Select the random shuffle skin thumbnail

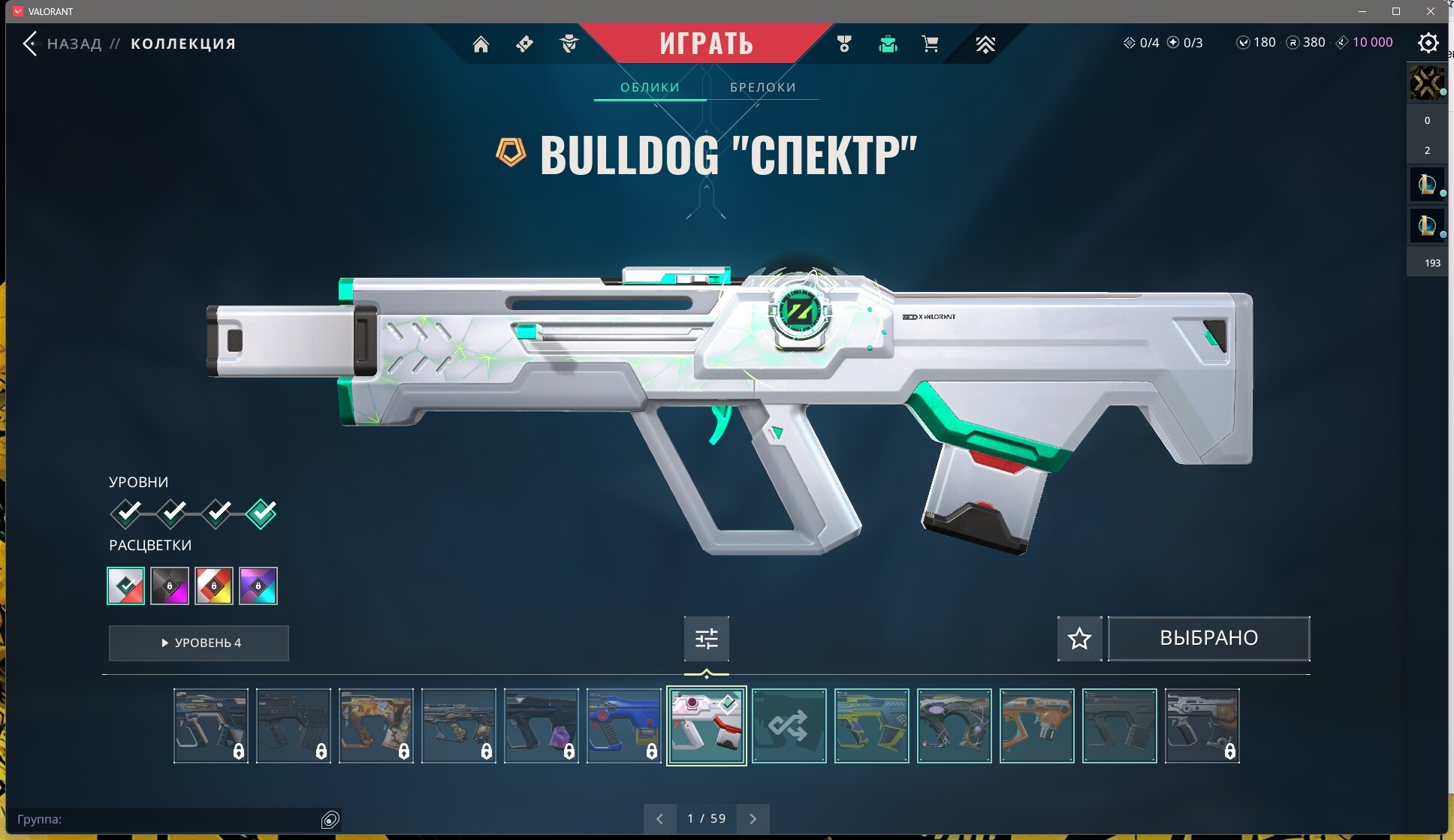tap(789, 726)
